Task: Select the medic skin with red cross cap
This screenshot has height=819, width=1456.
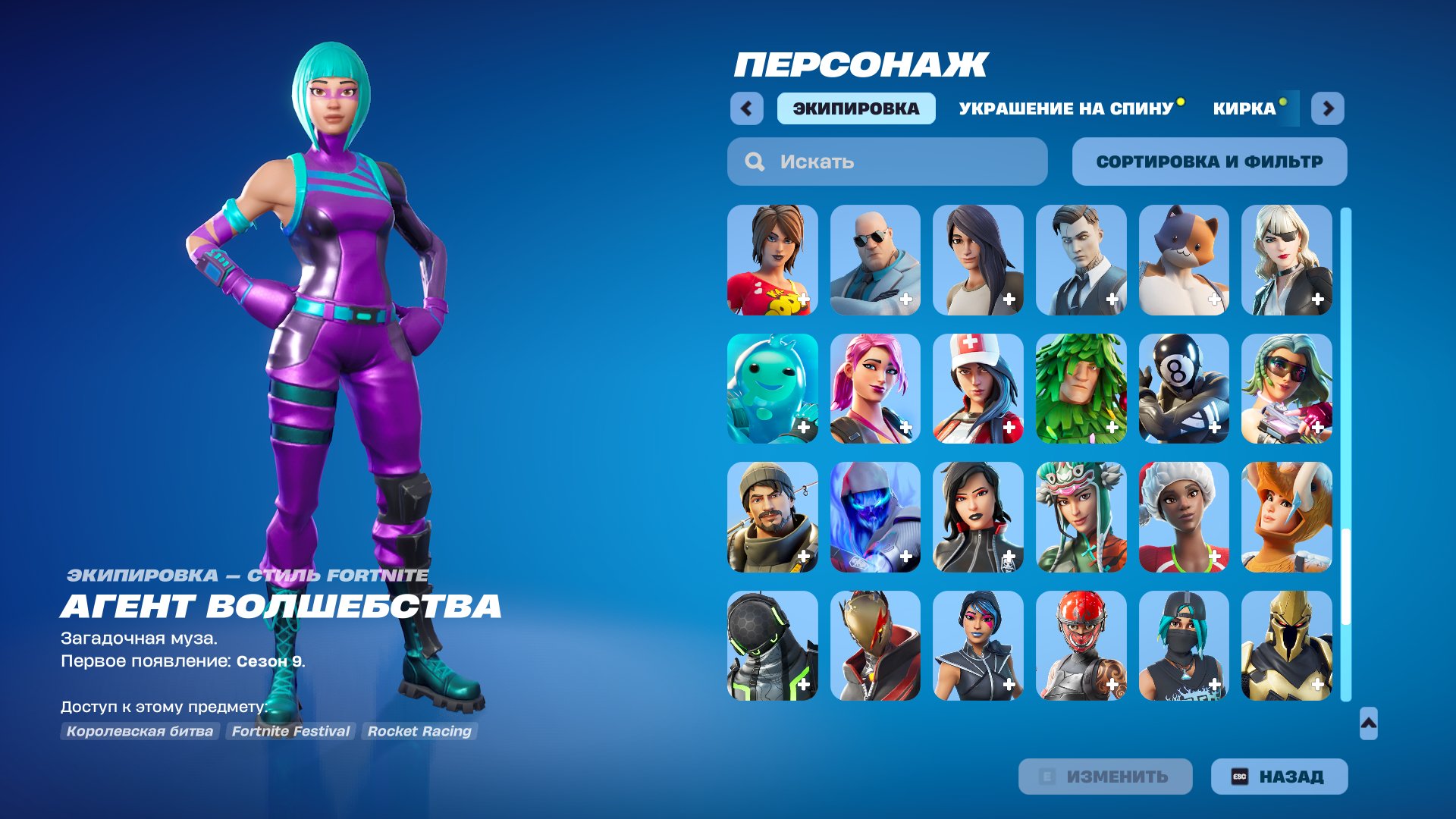Action: (977, 389)
